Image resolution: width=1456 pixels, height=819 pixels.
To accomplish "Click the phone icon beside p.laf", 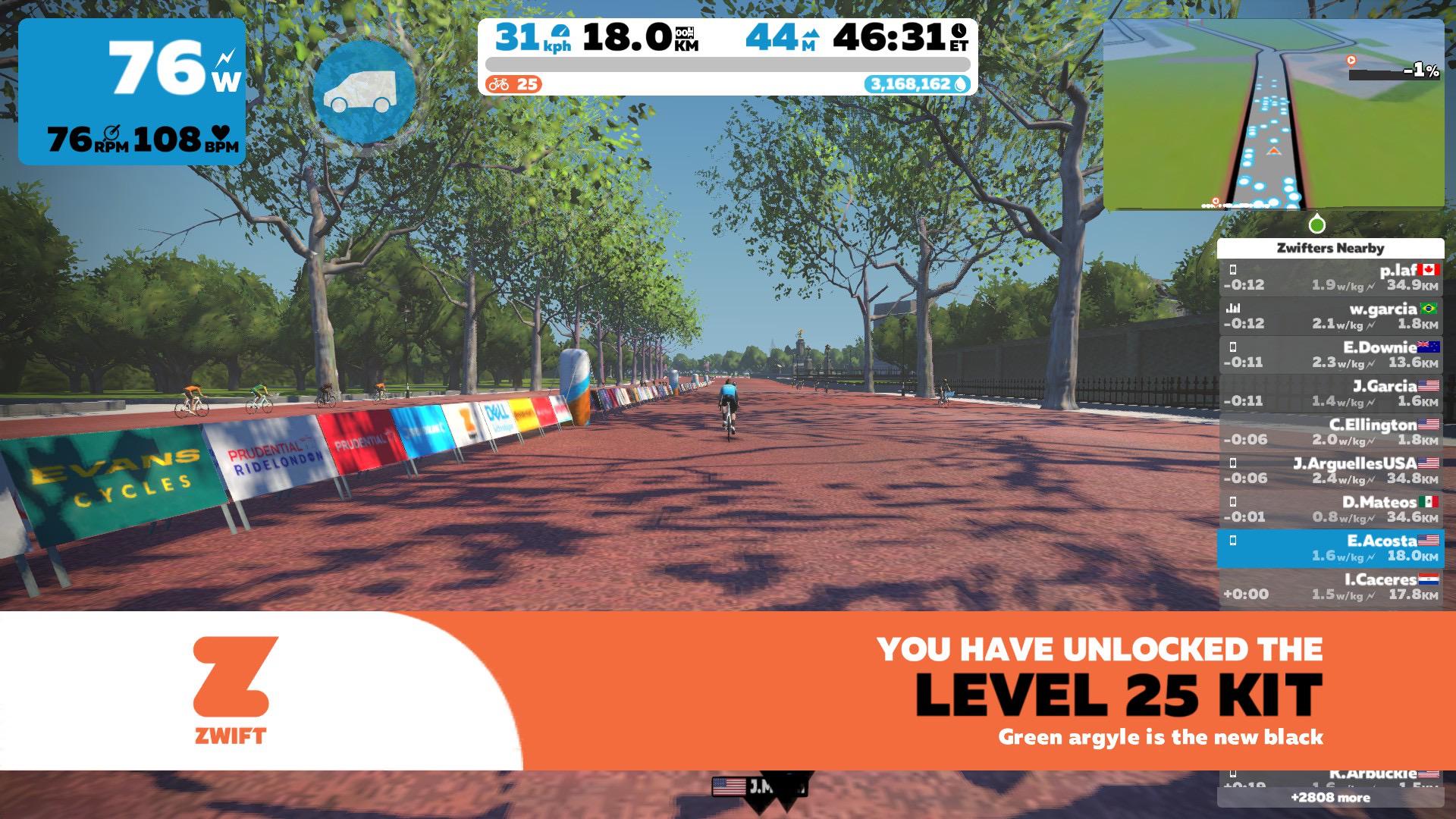I will click(1234, 269).
